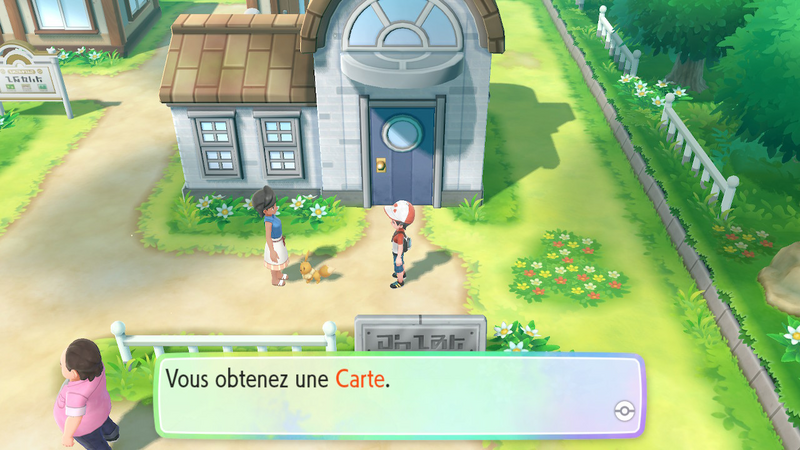Advance the "Vous obtenez une Carte" dialogue box
Viewport: 800px width, 450px height.
tap(398, 395)
